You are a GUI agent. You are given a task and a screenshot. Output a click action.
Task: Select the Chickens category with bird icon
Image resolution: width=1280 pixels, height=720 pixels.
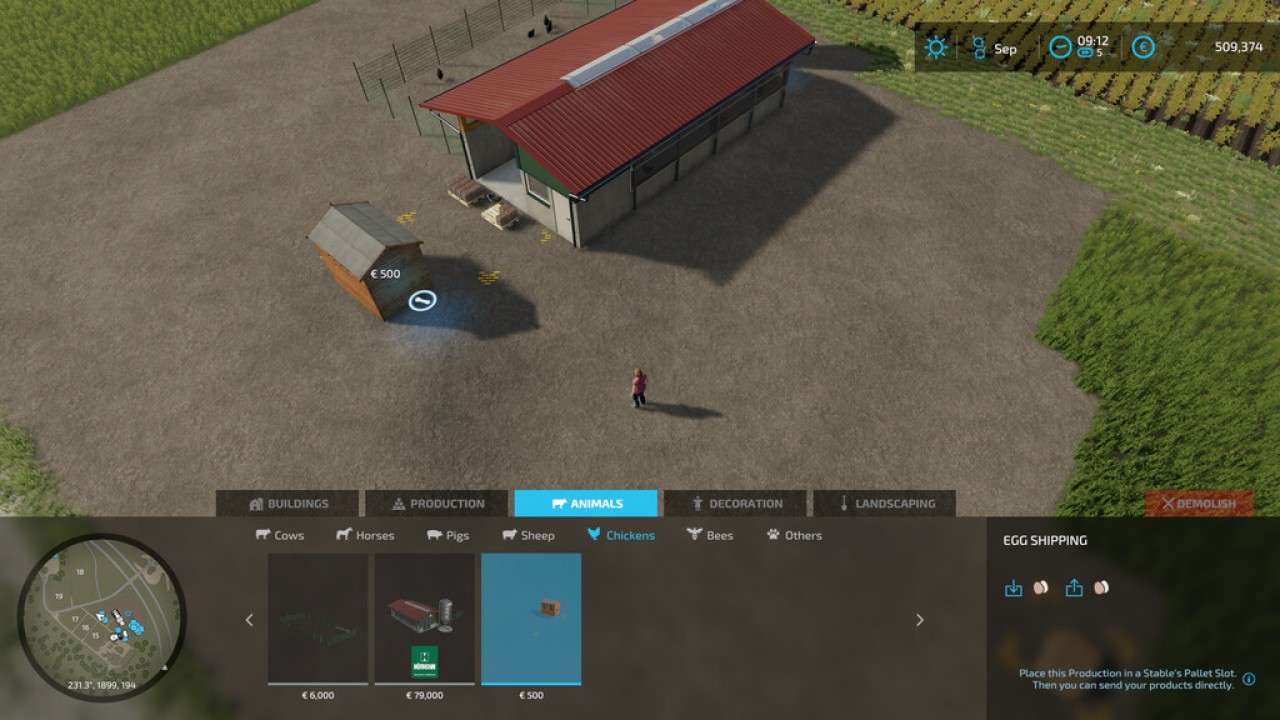coord(619,535)
